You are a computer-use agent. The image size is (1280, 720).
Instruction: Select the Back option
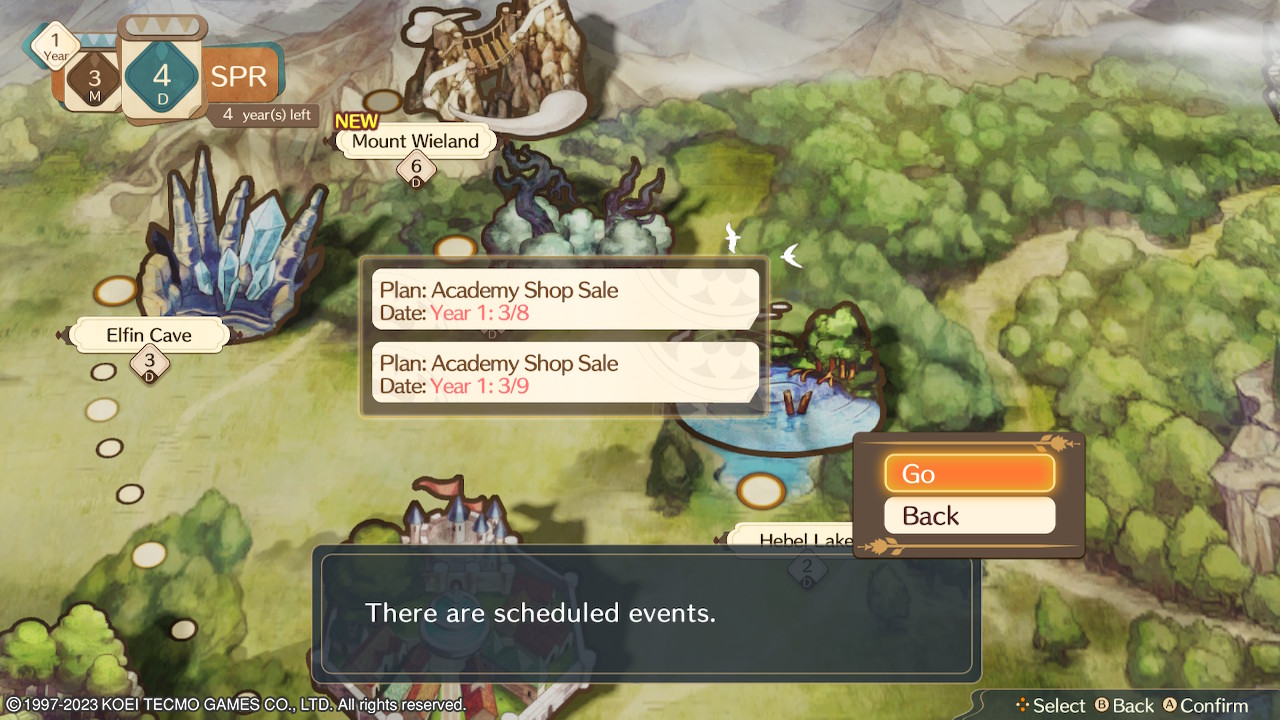(969, 516)
